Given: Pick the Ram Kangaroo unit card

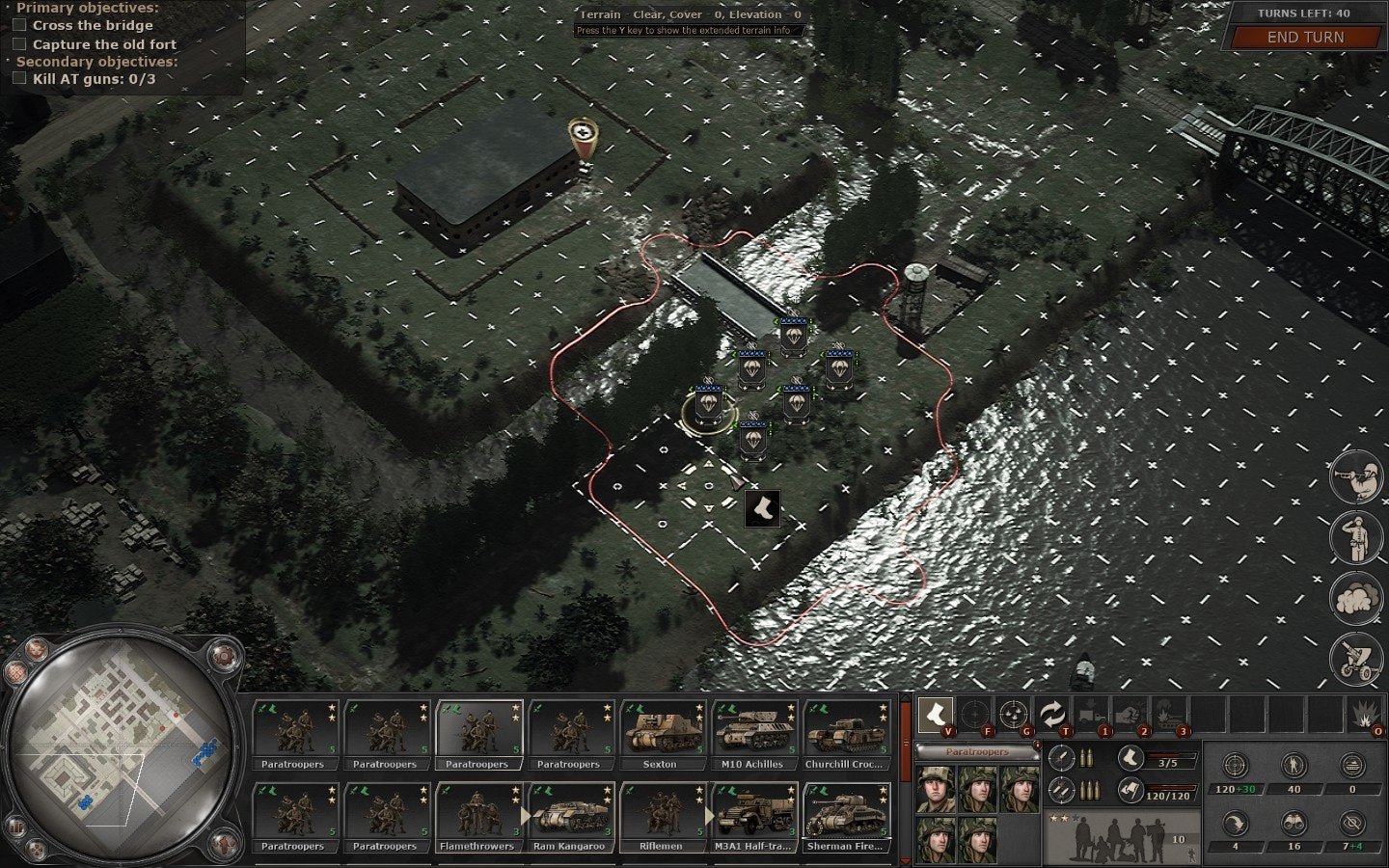Looking at the screenshot, I should point(568,817).
